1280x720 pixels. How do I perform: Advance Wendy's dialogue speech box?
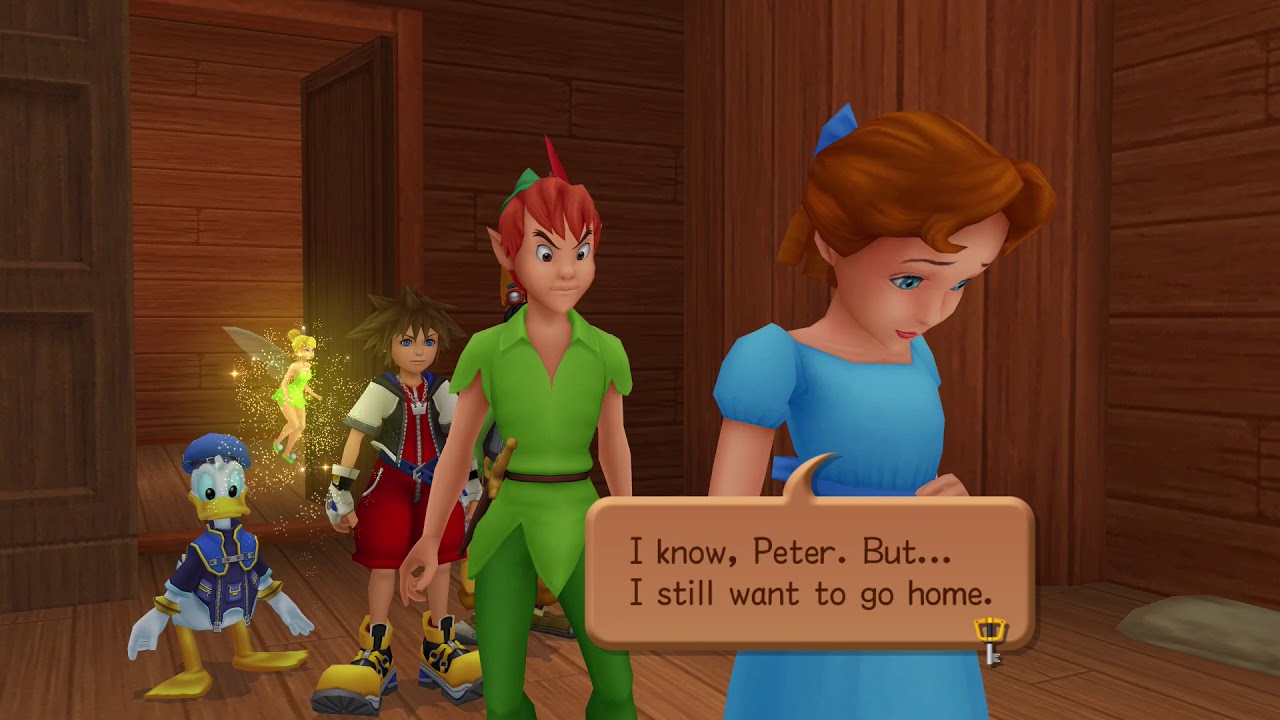click(x=808, y=571)
